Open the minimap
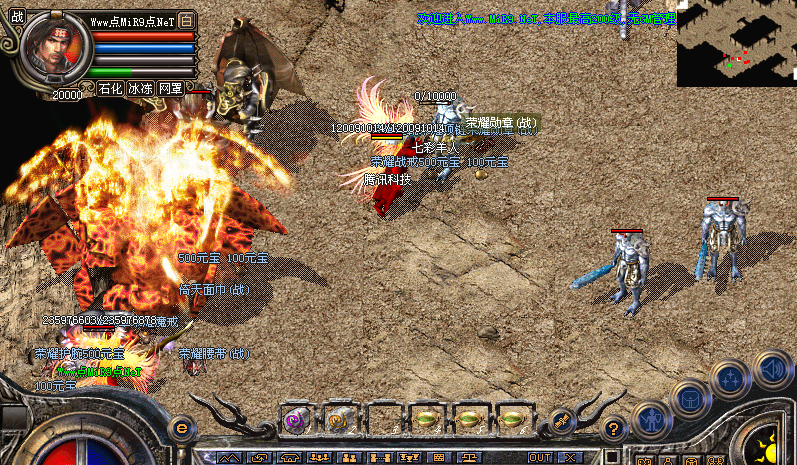The width and height of the screenshot is (797, 465). coord(736,43)
